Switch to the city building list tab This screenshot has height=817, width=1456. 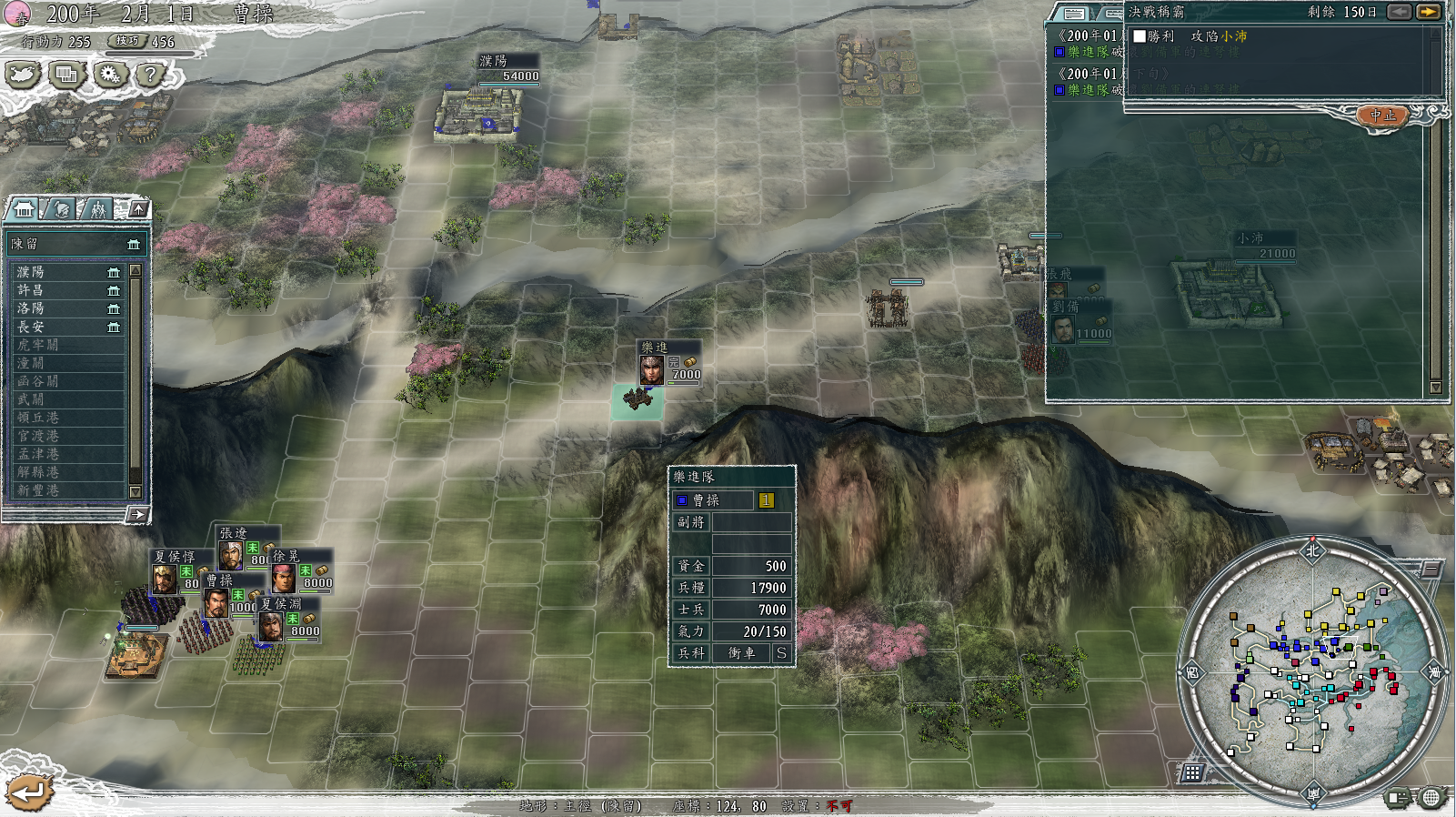click(x=24, y=210)
